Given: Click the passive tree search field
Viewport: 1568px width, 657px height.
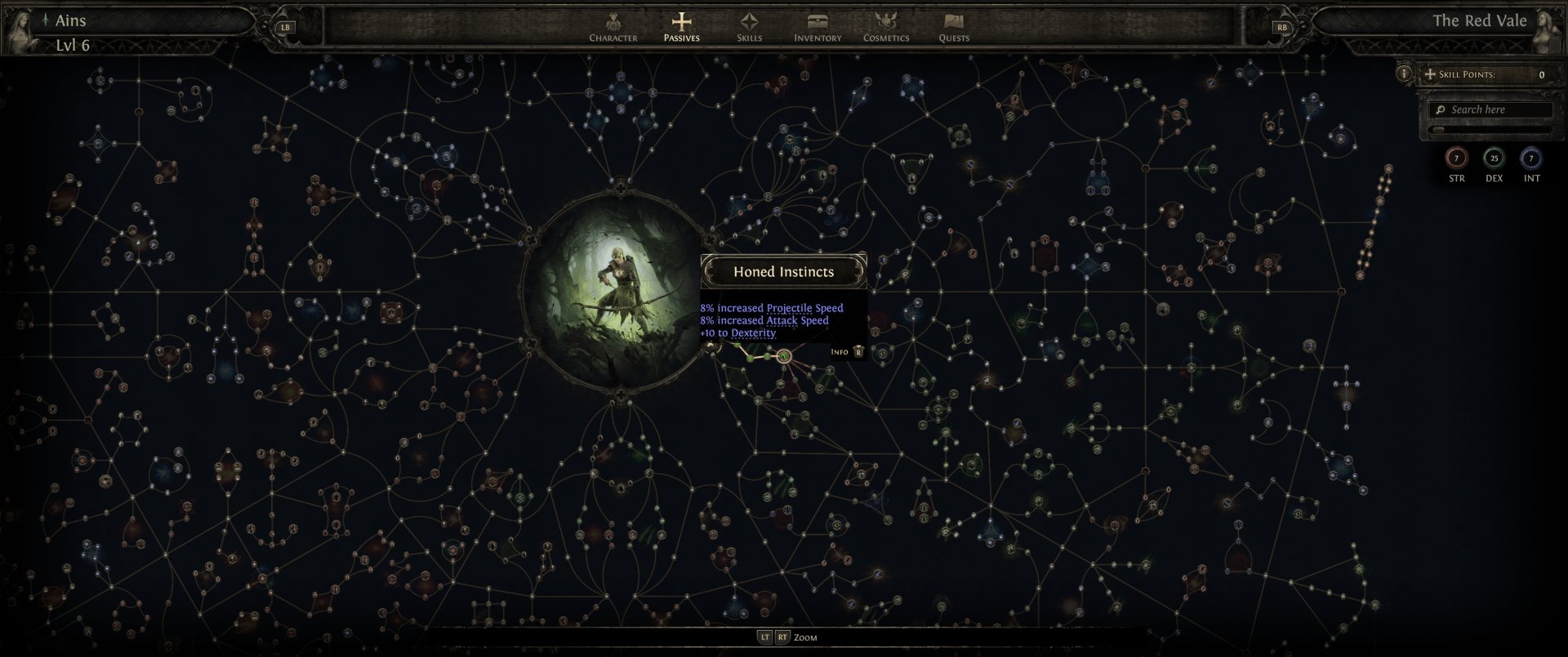Looking at the screenshot, I should click(x=1491, y=109).
